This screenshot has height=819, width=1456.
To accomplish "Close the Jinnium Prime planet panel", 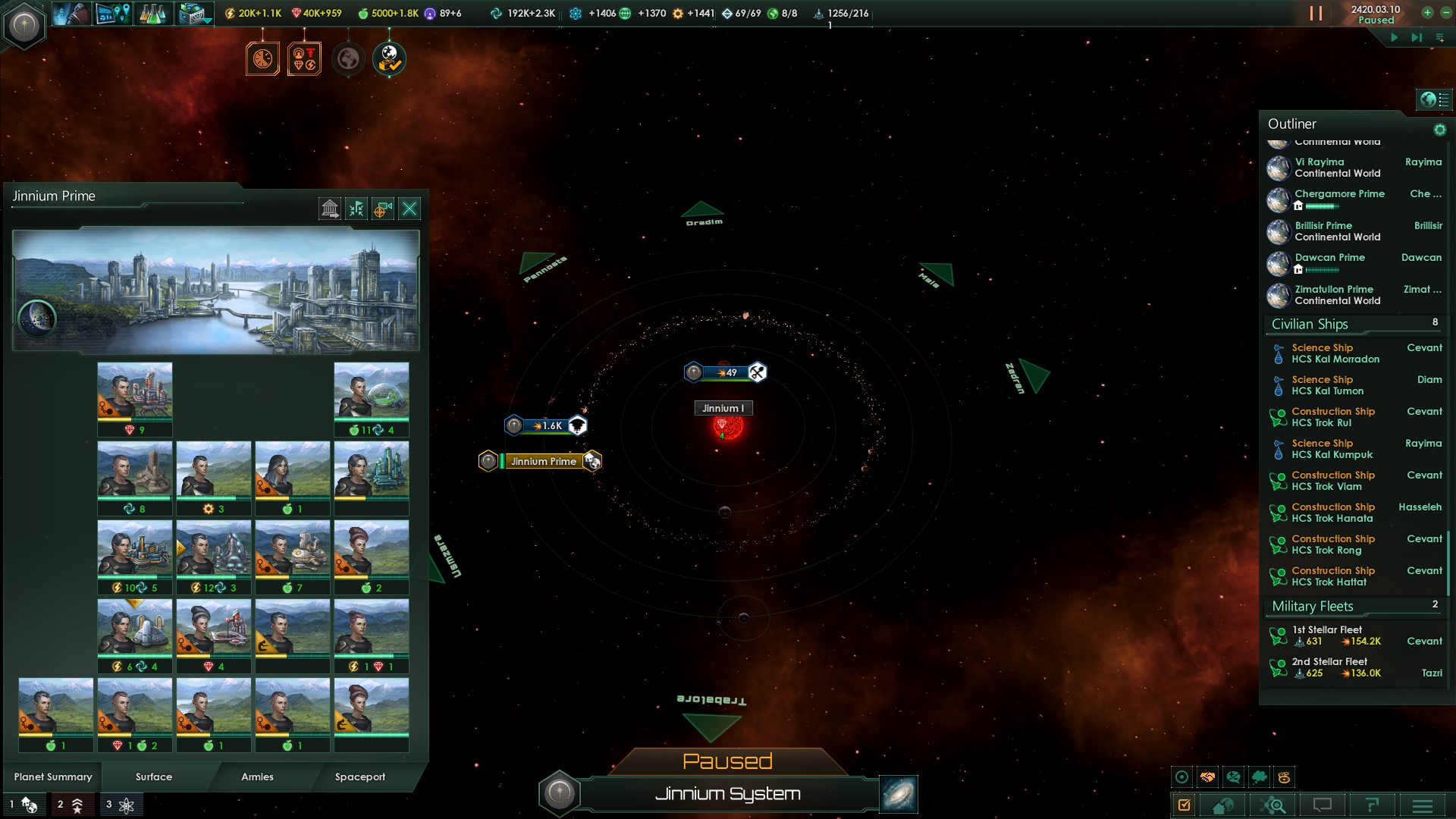I will 409,209.
